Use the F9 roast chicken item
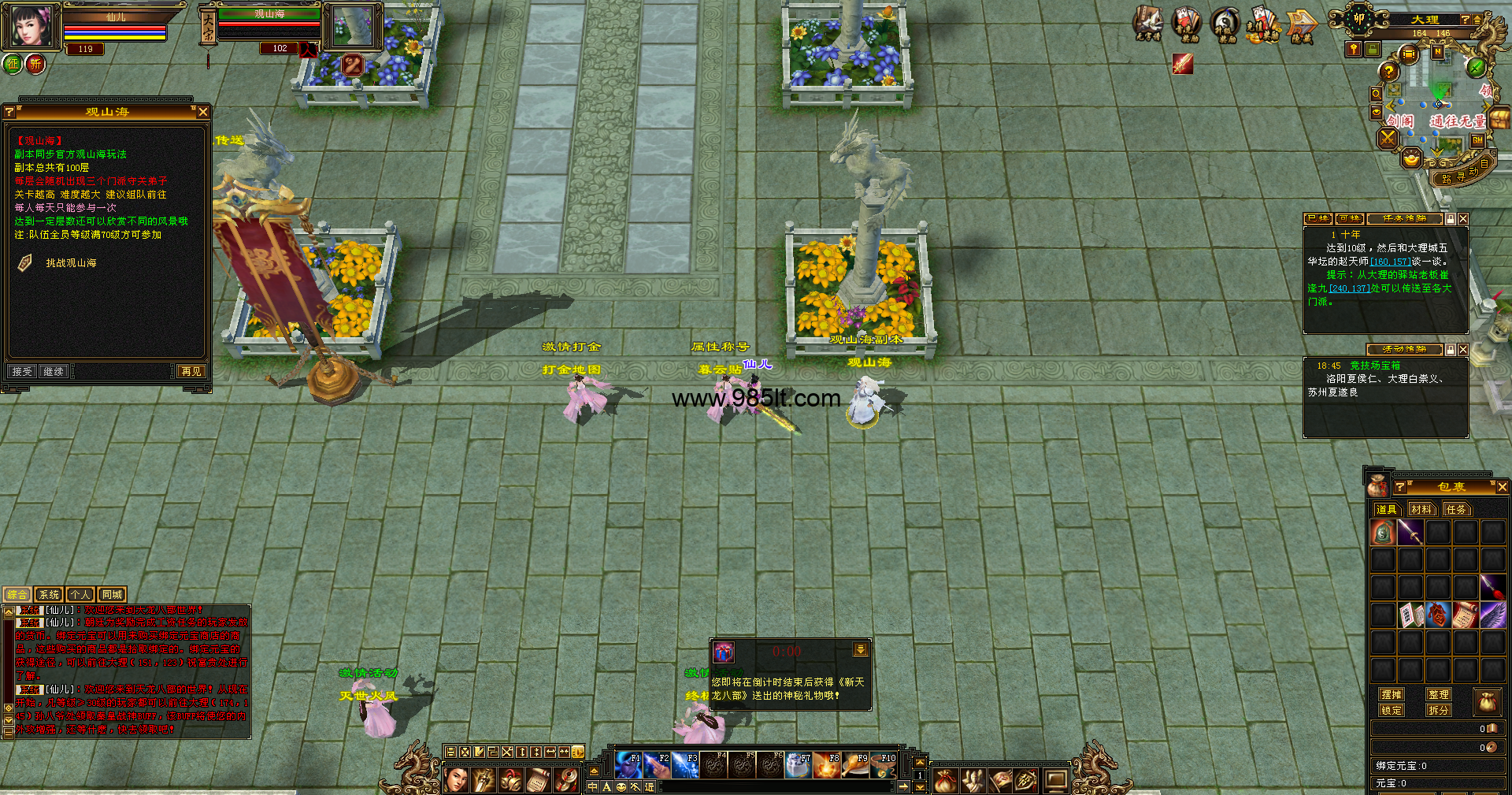Image resolution: width=1512 pixels, height=795 pixels. point(855,765)
